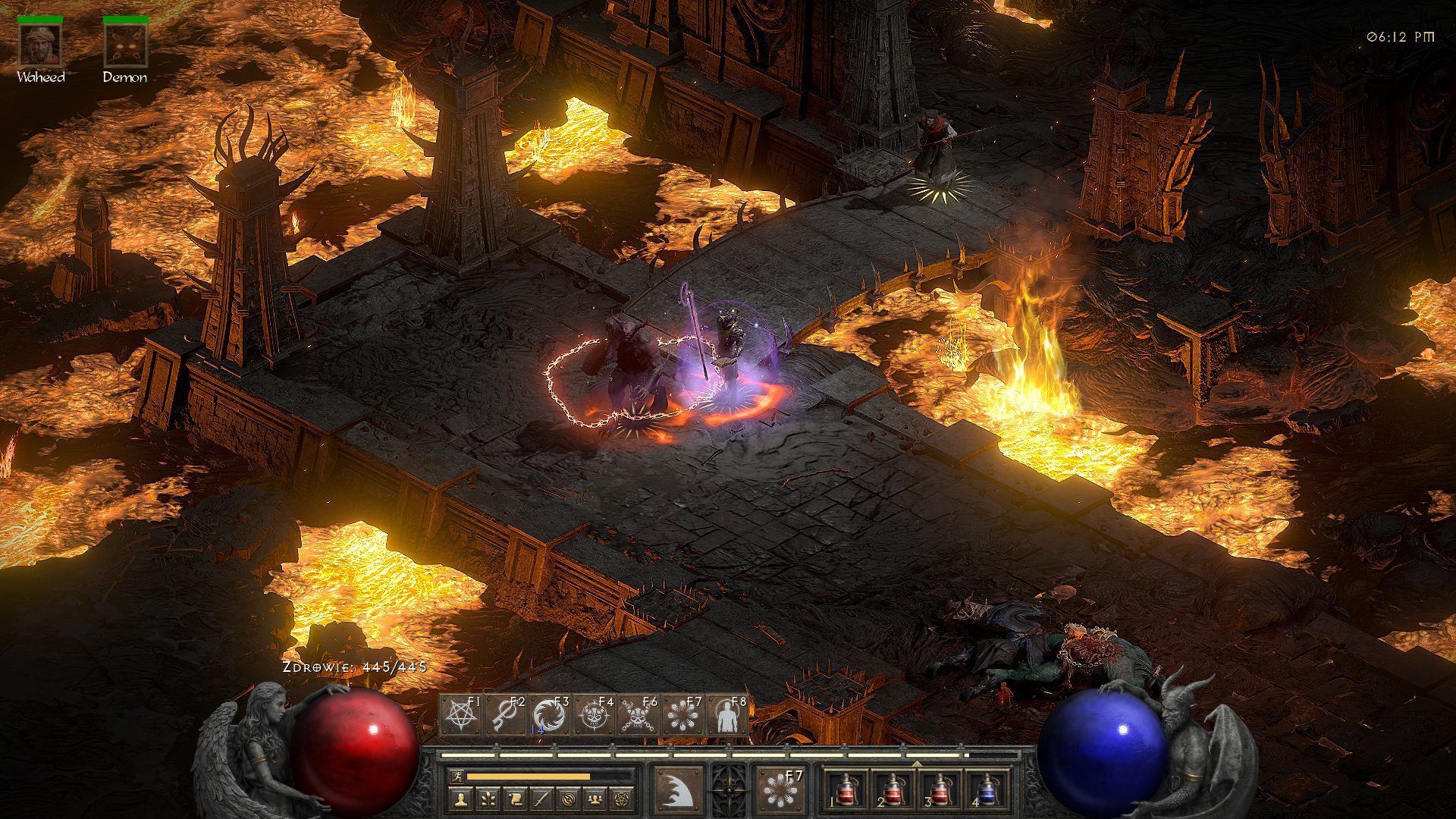Open the left mouse skill selector
This screenshot has width=1456, height=819.
pyautogui.click(x=677, y=790)
